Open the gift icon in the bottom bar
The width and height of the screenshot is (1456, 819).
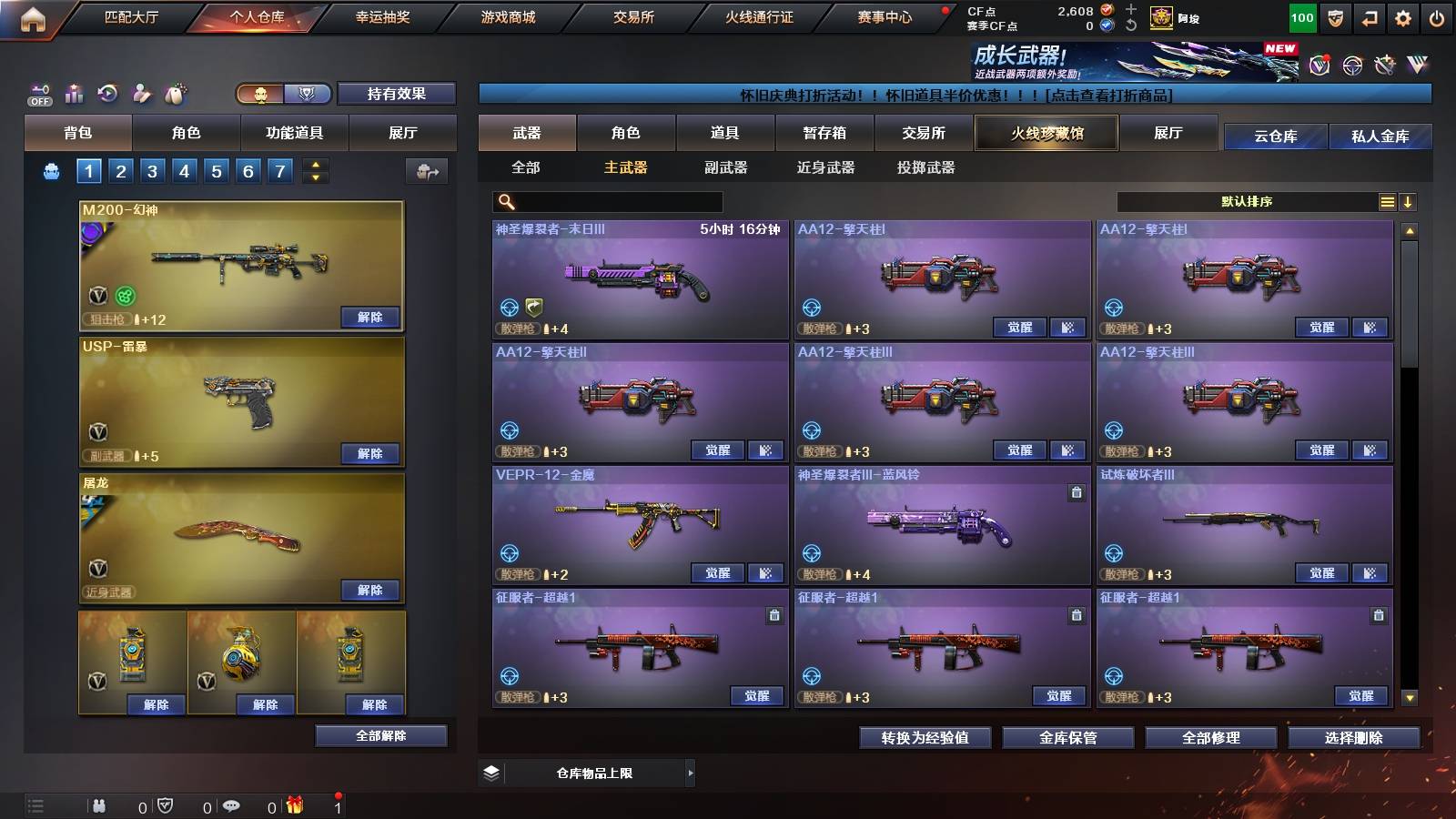[296, 805]
